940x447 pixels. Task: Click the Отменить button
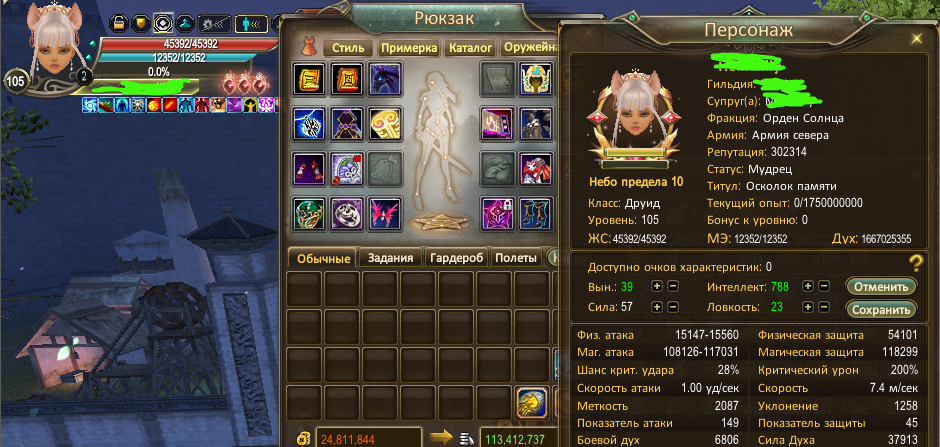coord(881,286)
